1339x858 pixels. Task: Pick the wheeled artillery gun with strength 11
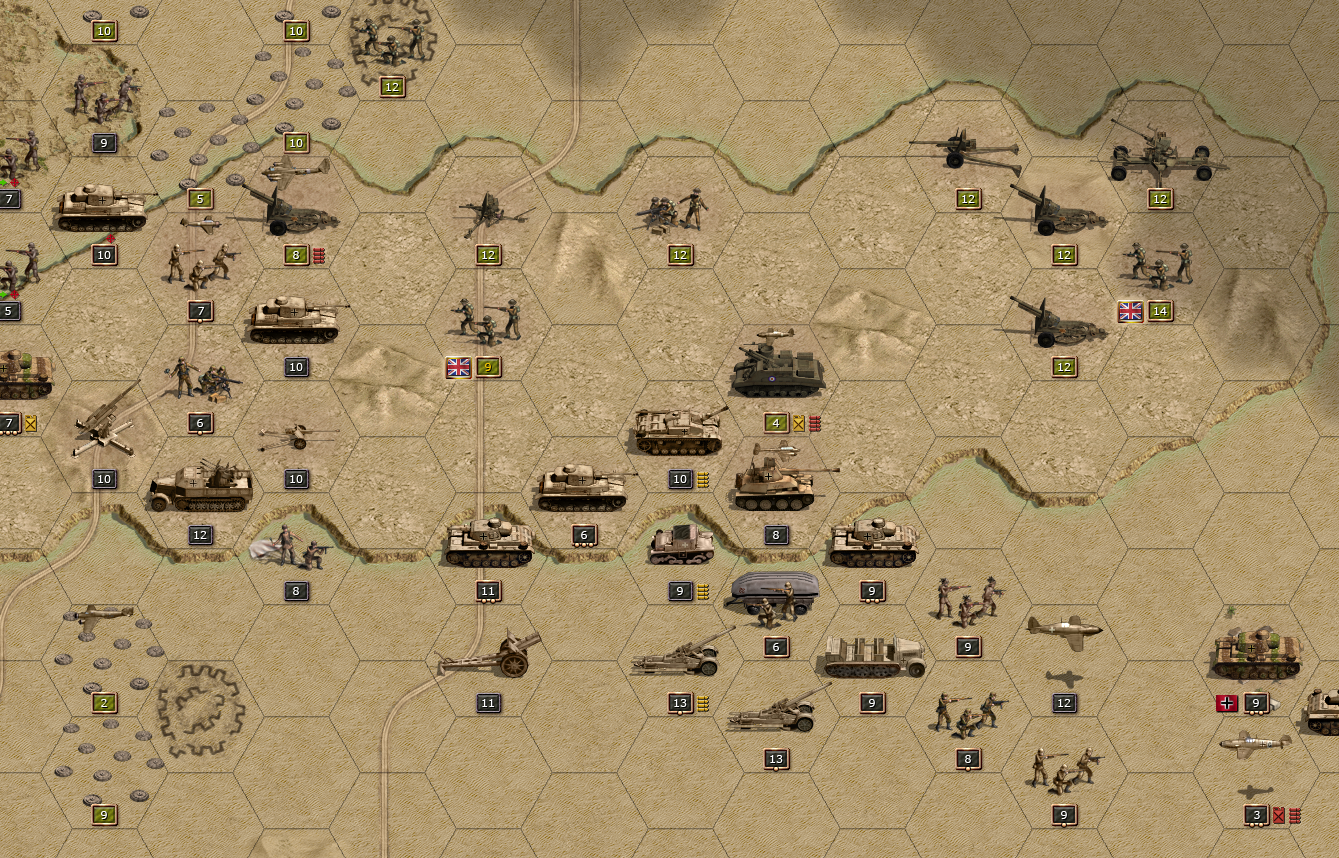click(x=490, y=655)
